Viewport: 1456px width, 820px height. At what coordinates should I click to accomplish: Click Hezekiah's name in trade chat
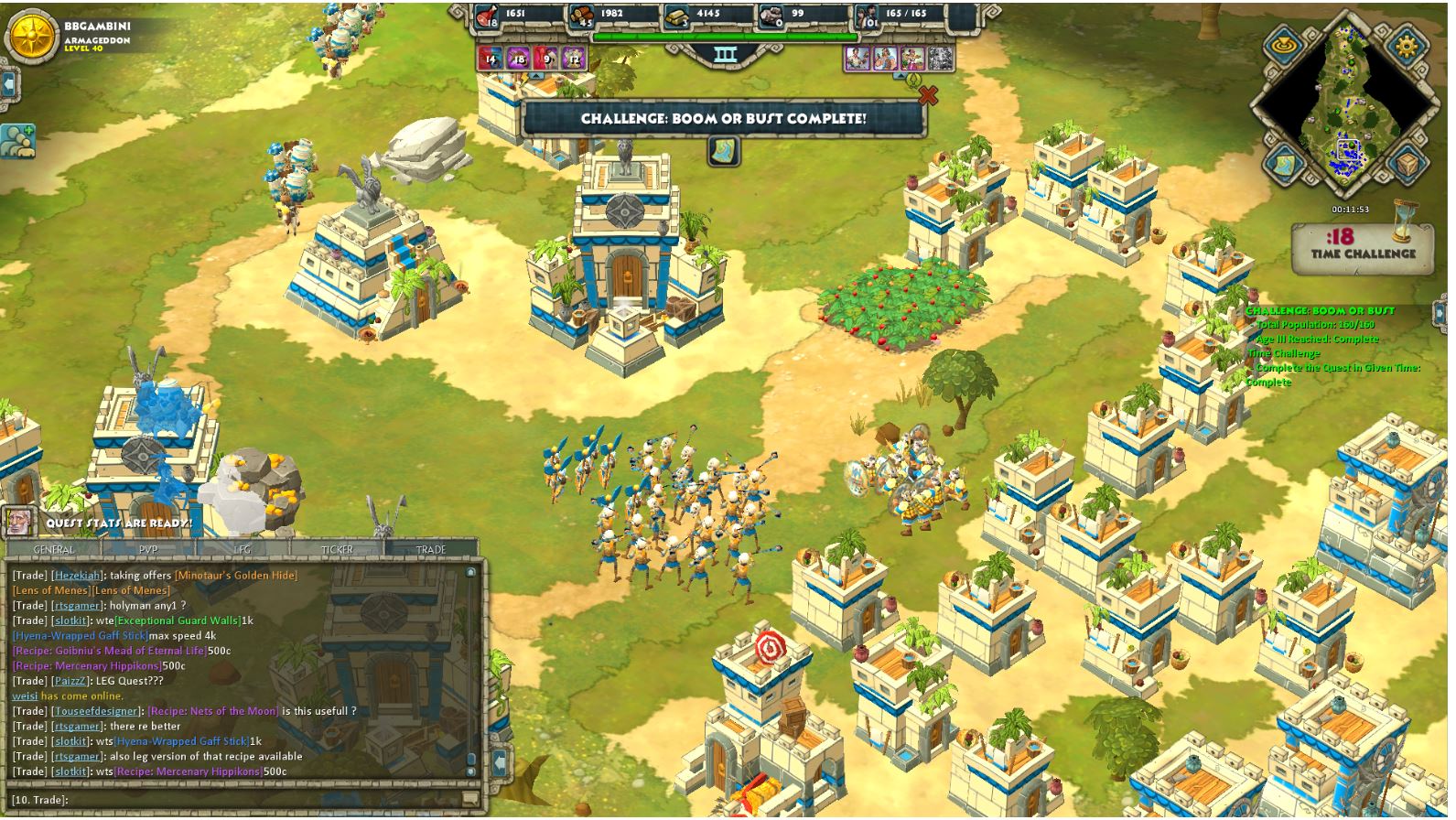pyautogui.click(x=77, y=576)
